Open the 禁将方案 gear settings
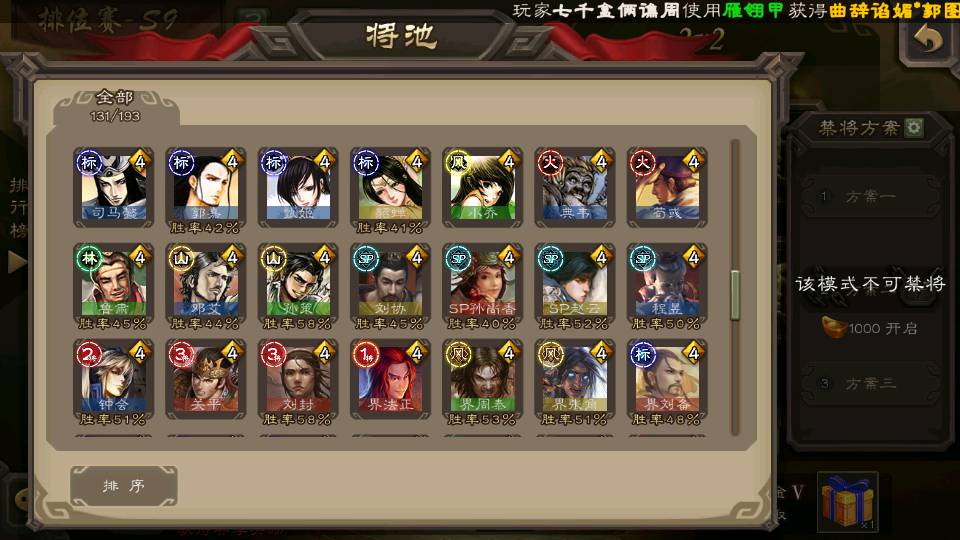The height and width of the screenshot is (540, 960). (914, 128)
